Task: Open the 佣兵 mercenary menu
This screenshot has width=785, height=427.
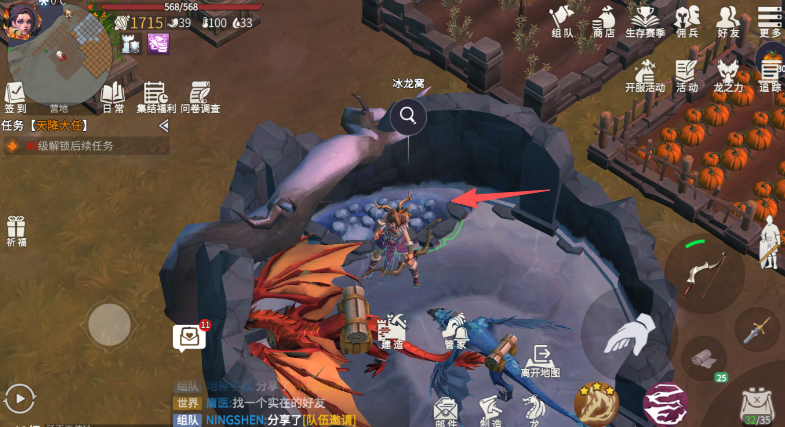Action: pos(687,21)
